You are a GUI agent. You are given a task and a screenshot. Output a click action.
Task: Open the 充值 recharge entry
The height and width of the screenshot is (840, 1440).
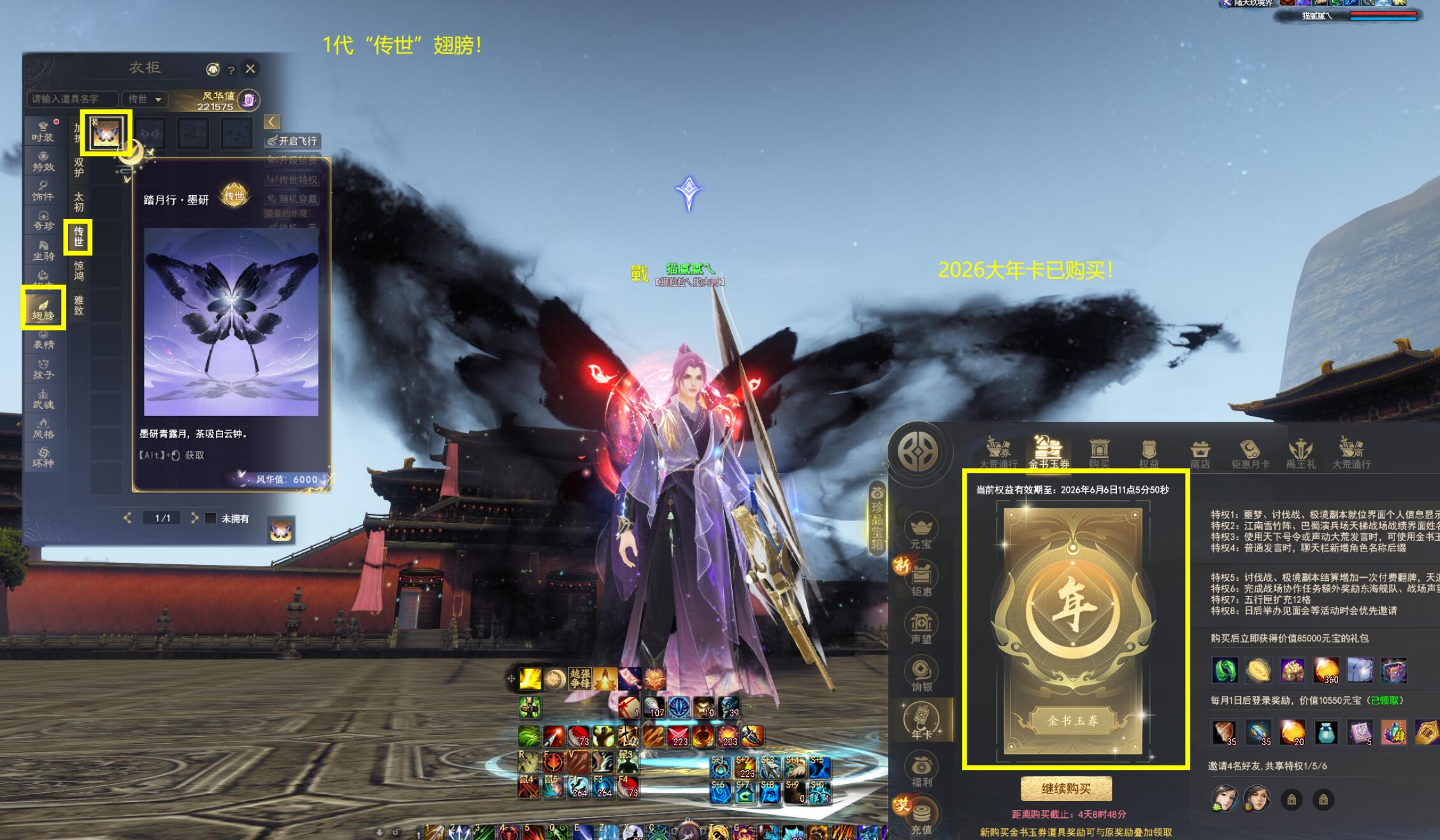[921, 818]
